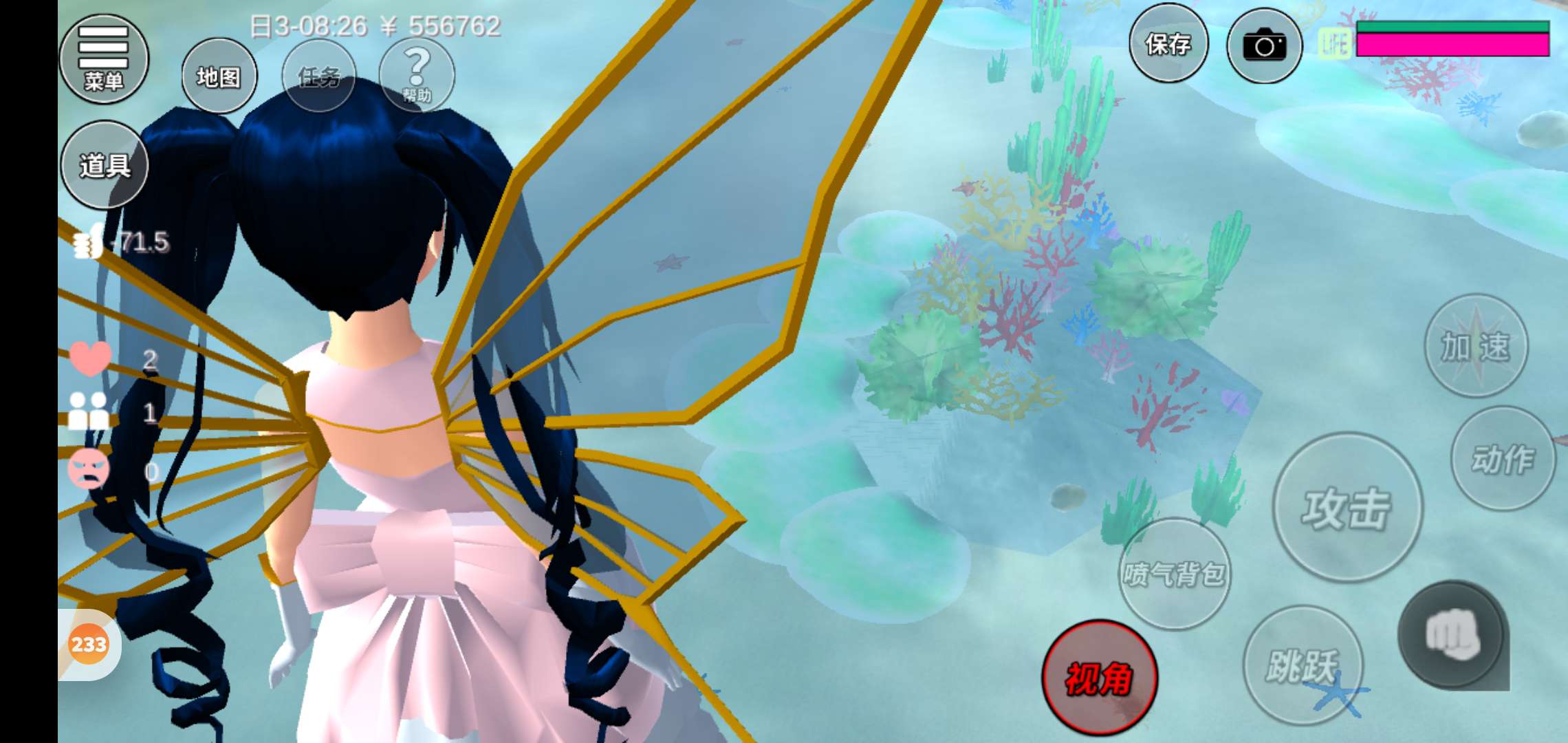Open the 道具 items menu
The height and width of the screenshot is (743, 1568).
[105, 165]
